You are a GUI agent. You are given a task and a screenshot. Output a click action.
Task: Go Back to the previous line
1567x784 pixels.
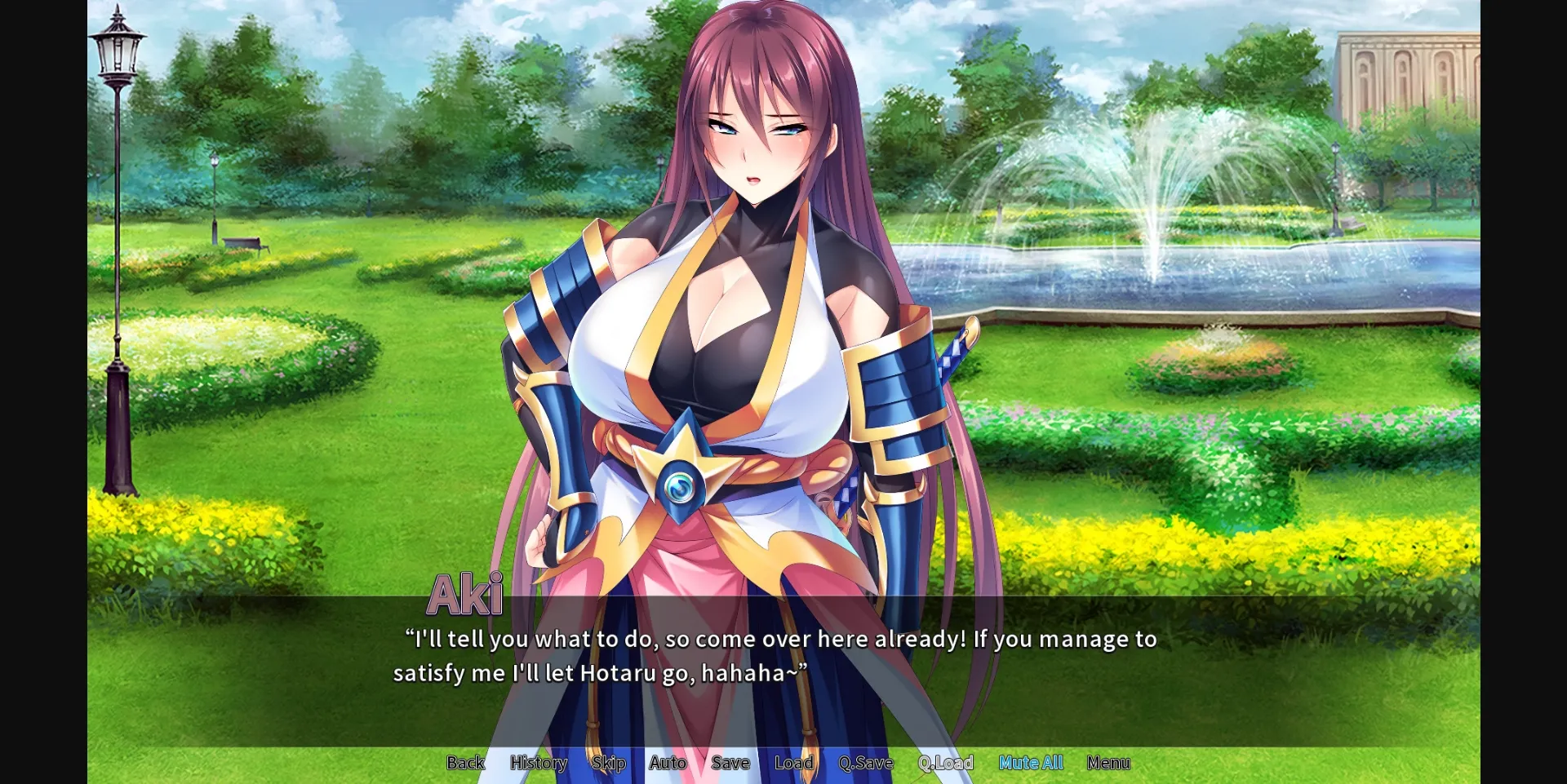pyautogui.click(x=464, y=763)
